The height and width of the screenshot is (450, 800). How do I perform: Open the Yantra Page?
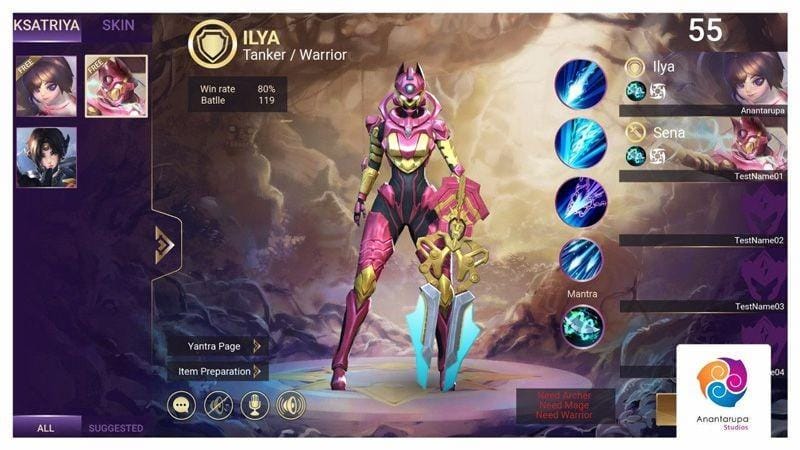(216, 346)
